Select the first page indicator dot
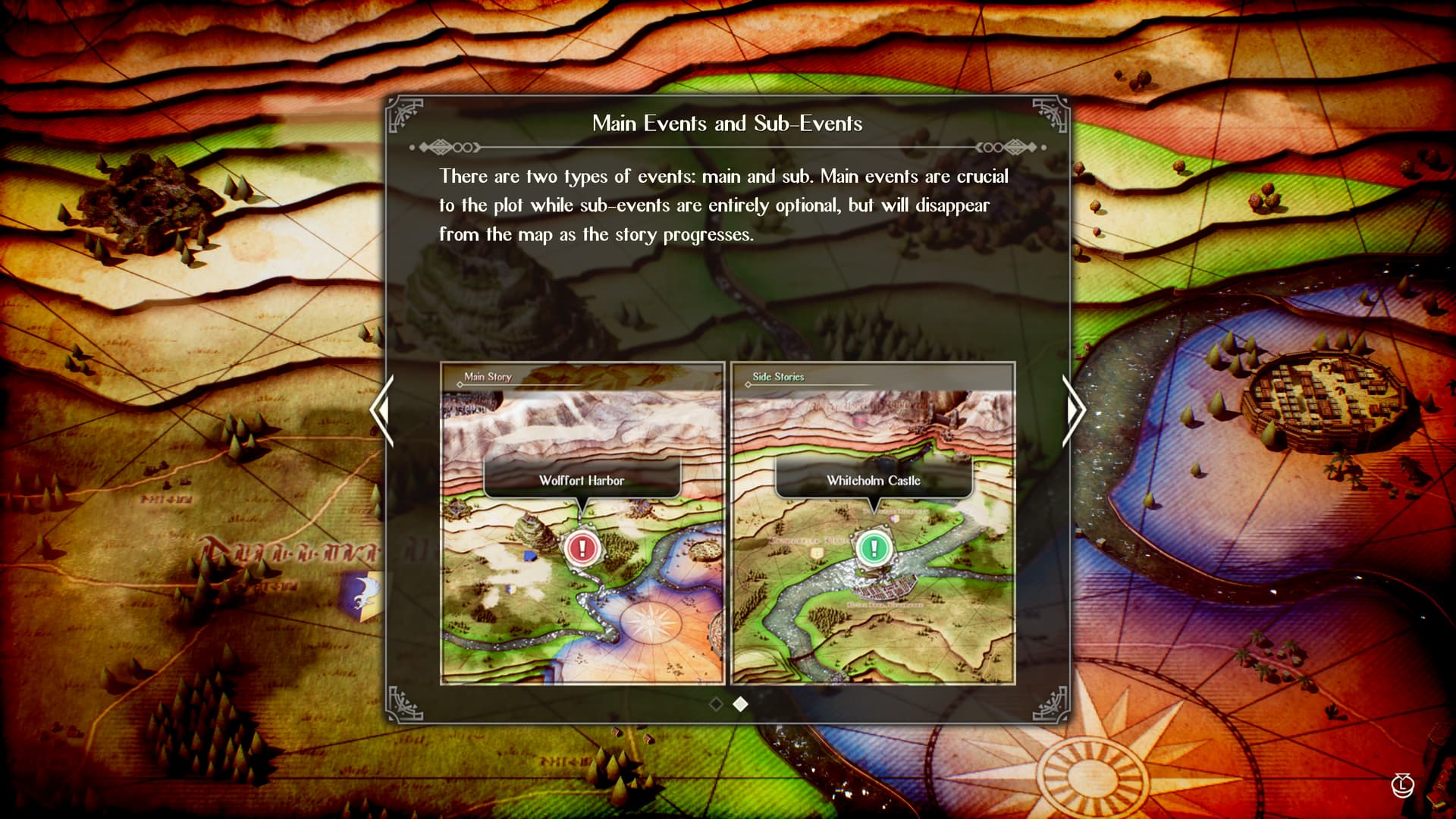The height and width of the screenshot is (819, 1456). tap(715, 704)
